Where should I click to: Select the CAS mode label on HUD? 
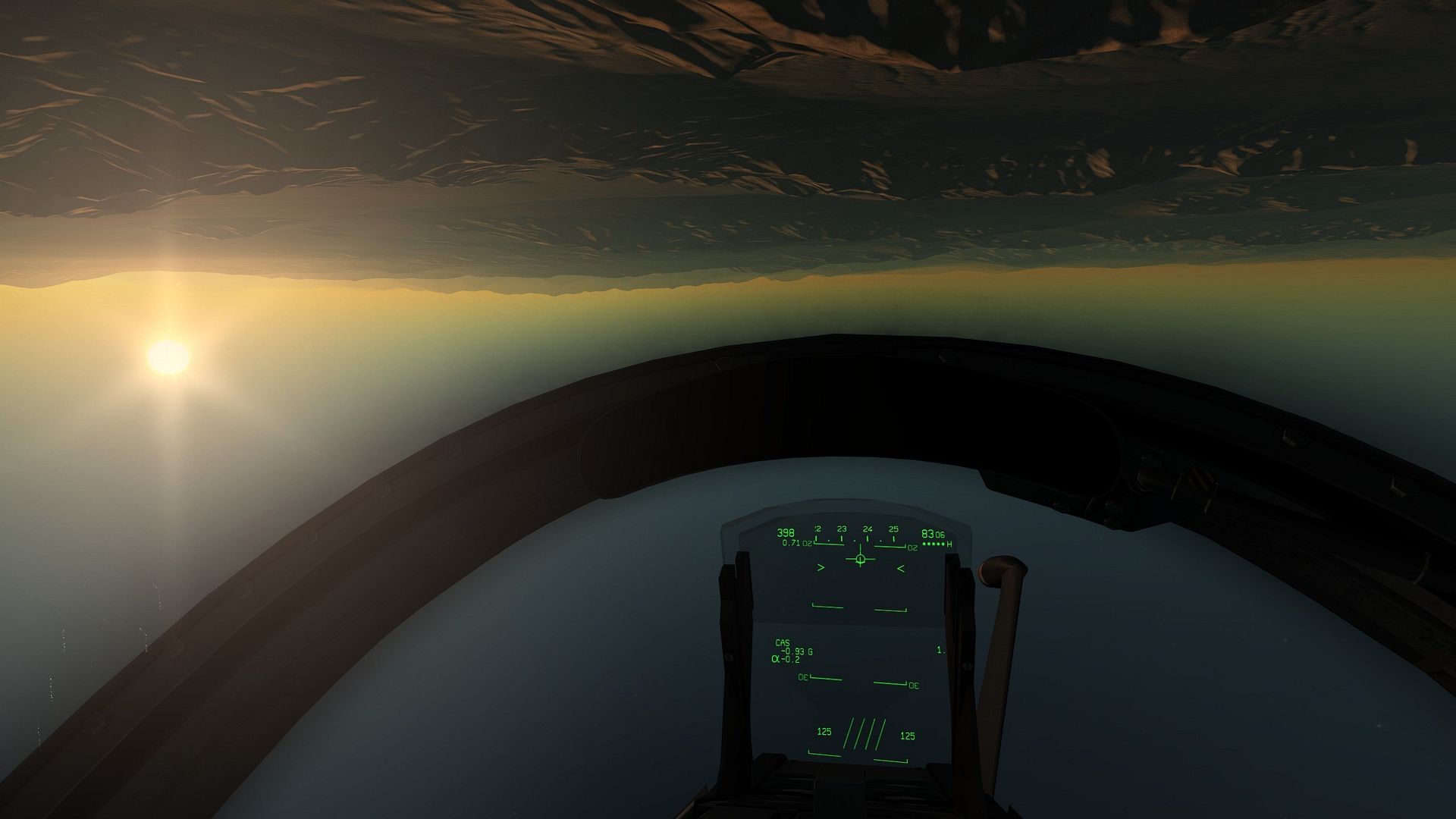pyautogui.click(x=782, y=643)
